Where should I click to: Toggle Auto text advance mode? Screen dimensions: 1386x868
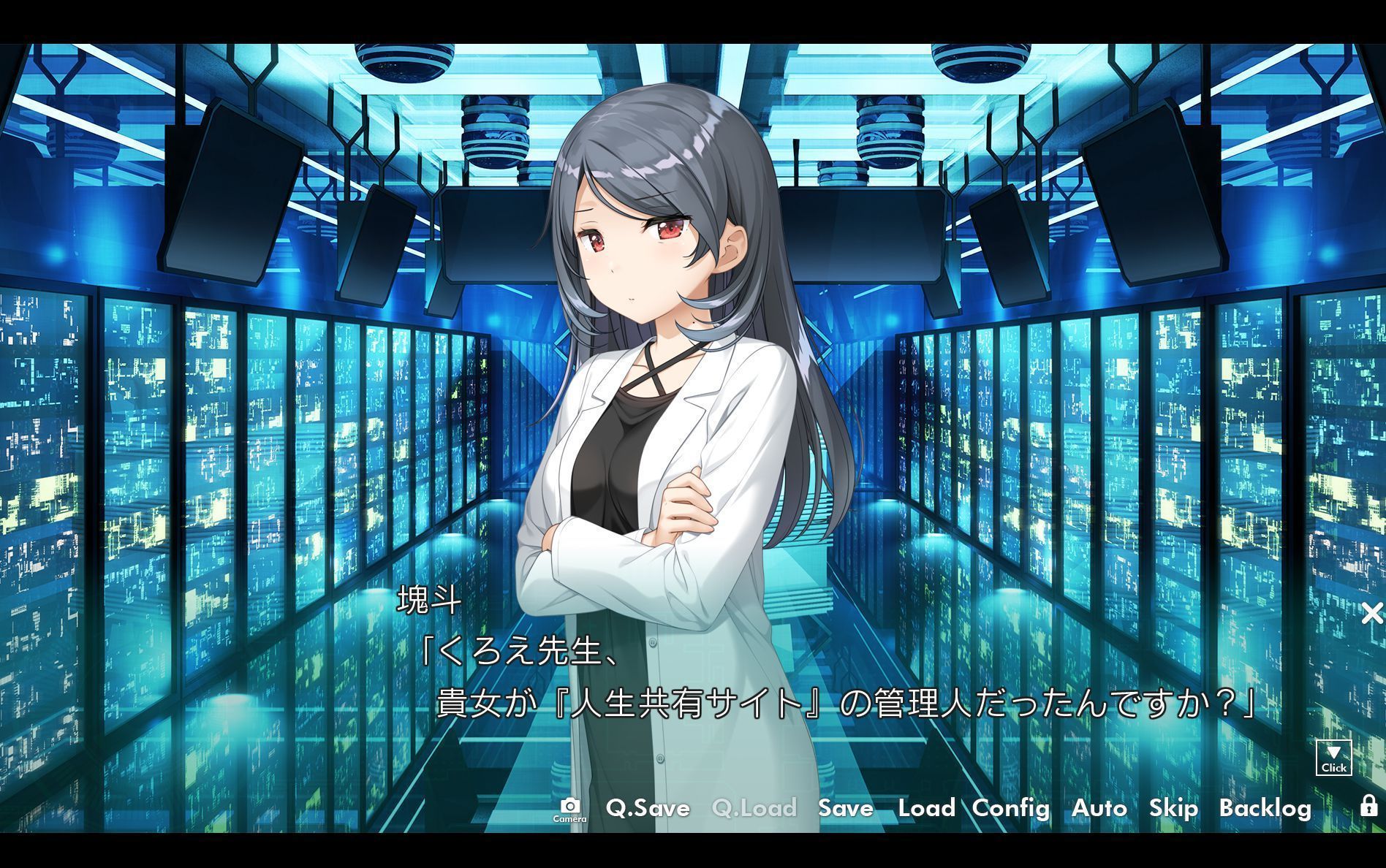1099,808
